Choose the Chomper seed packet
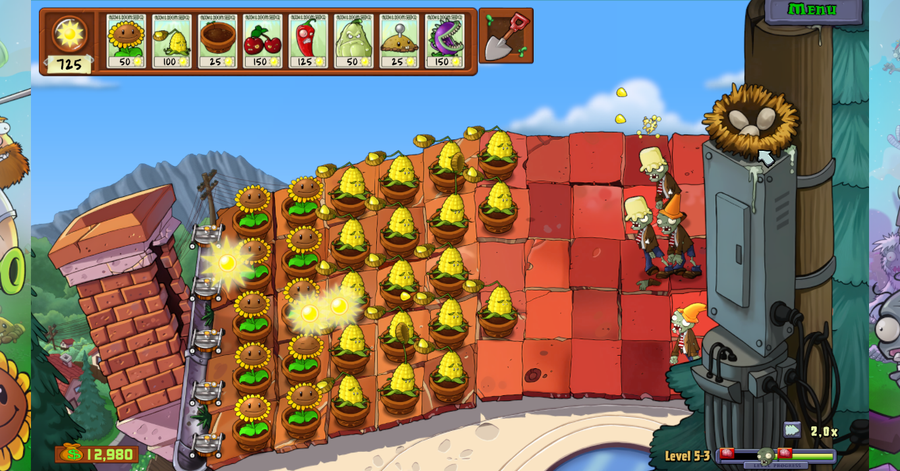 click(444, 41)
